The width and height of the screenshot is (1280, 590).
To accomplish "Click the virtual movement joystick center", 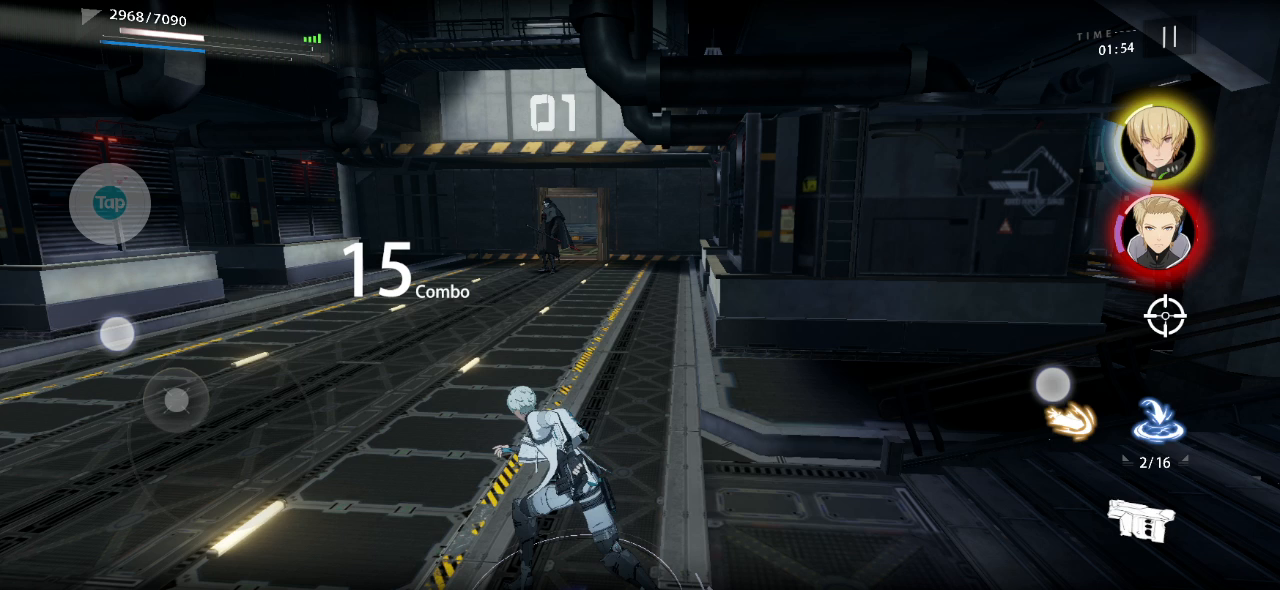I will pos(176,401).
